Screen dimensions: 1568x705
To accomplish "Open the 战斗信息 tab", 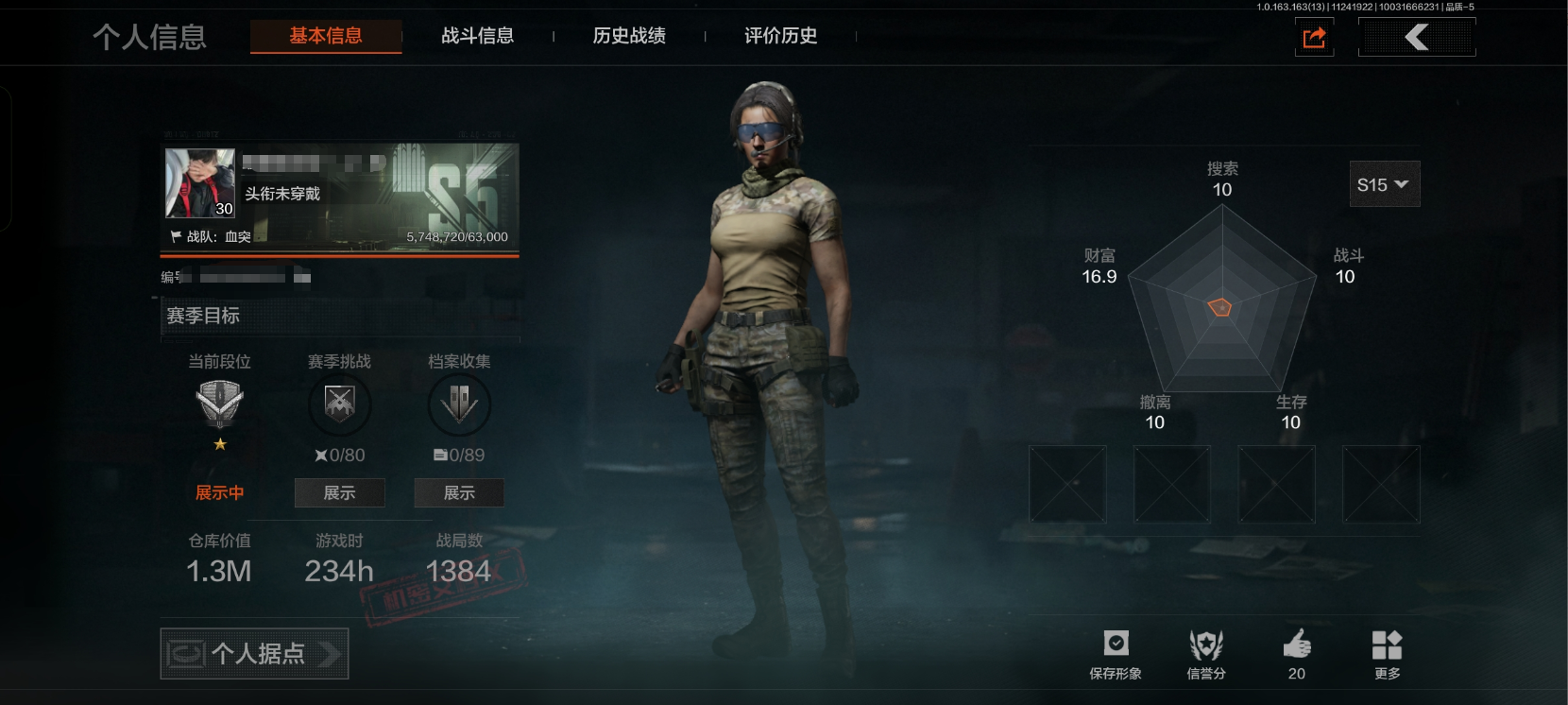I will [x=478, y=36].
